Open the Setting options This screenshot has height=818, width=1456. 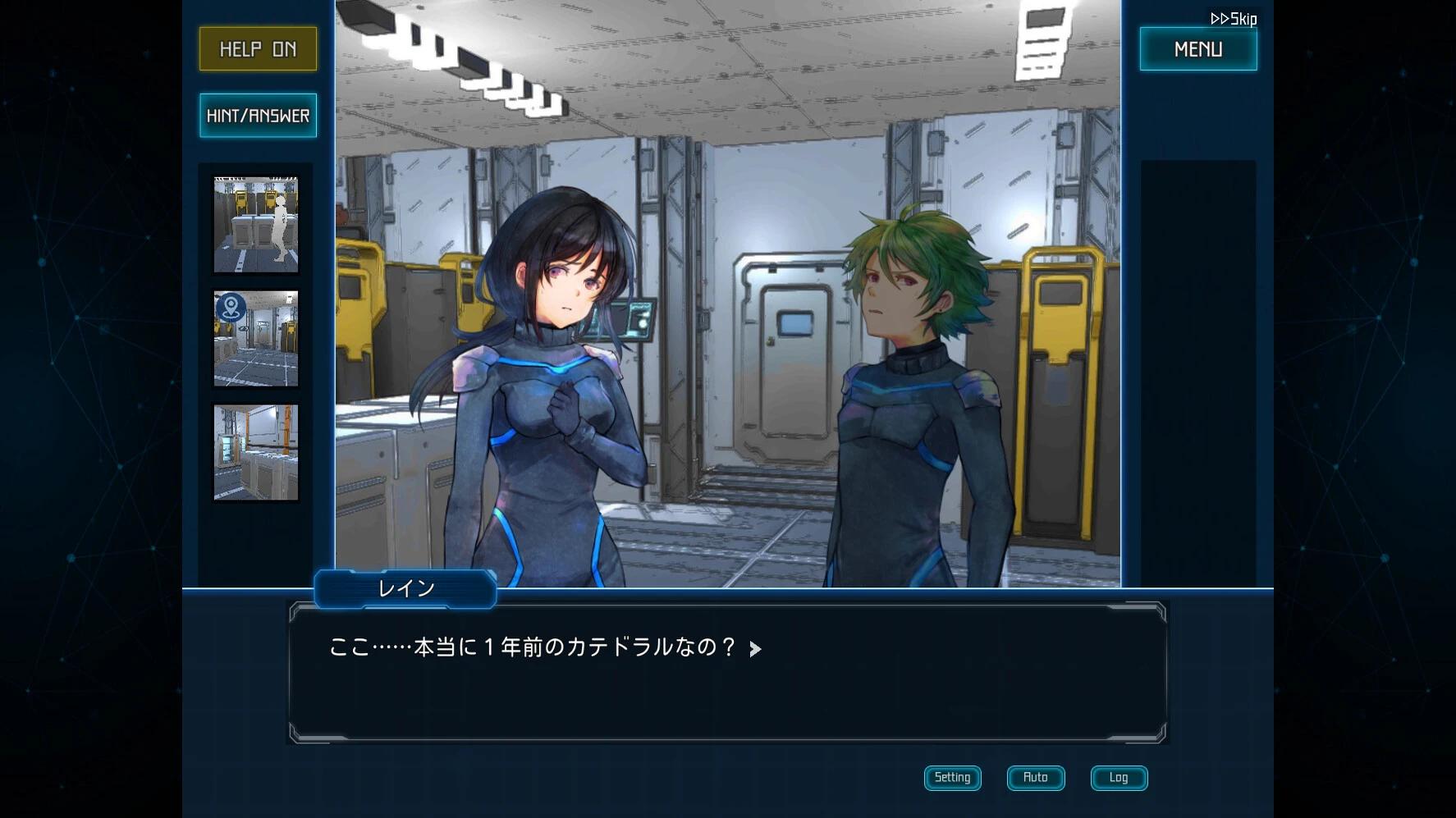pos(952,777)
